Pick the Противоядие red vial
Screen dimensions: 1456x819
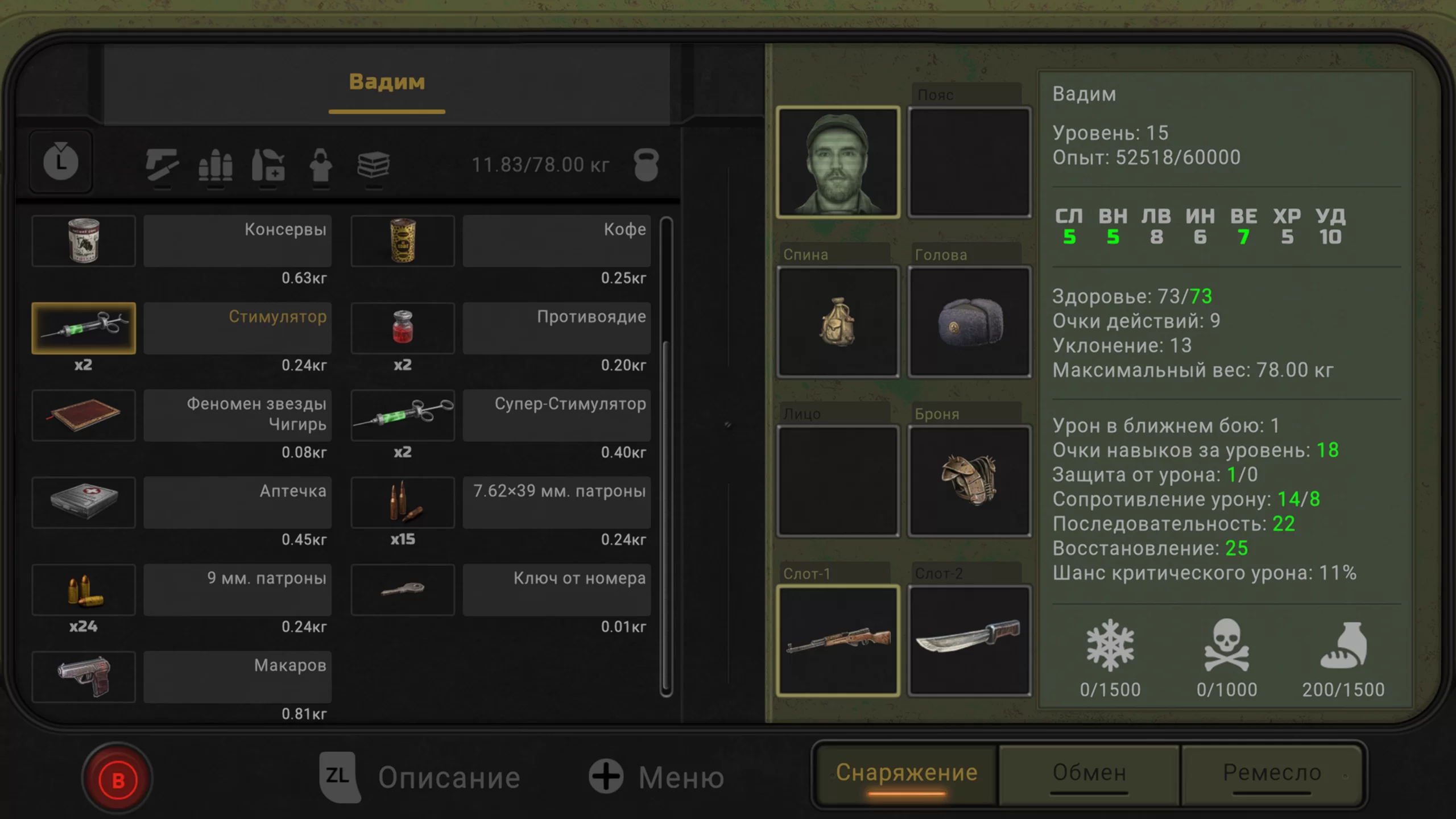(x=403, y=328)
